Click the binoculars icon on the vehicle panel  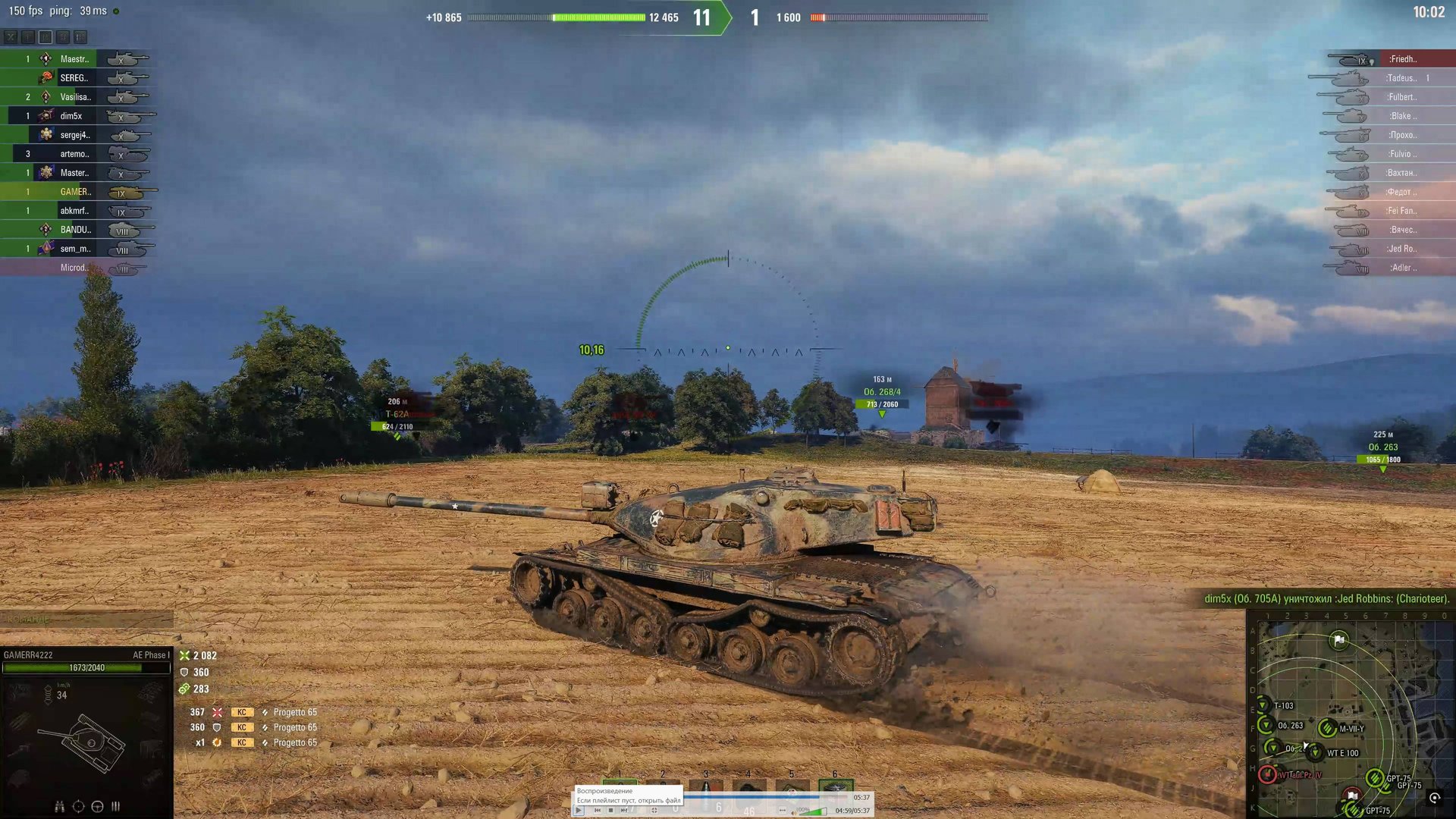click(60, 807)
